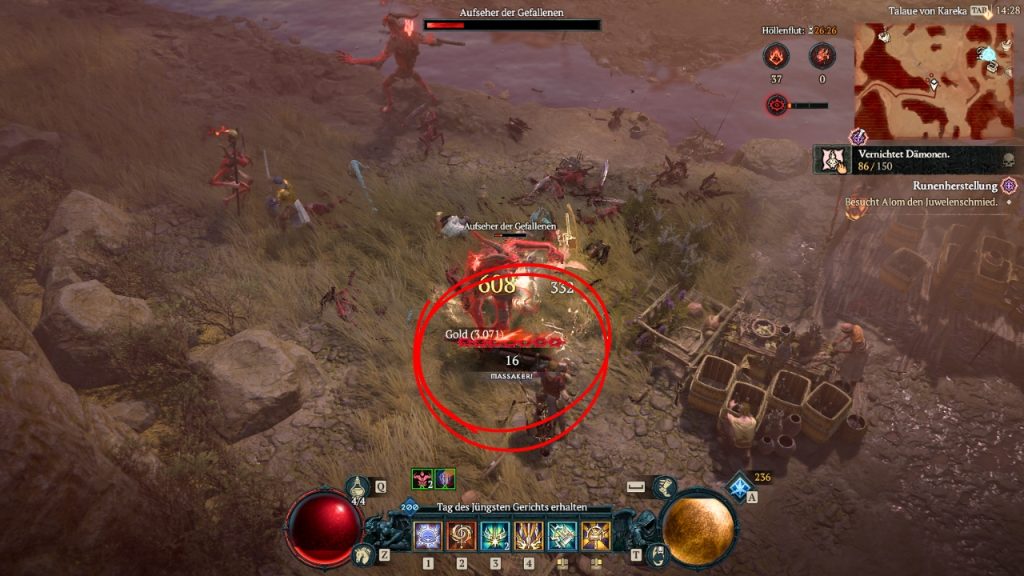The image size is (1024, 576).
Task: Trigger the teal burst skill in slot 3
Action: click(x=495, y=537)
